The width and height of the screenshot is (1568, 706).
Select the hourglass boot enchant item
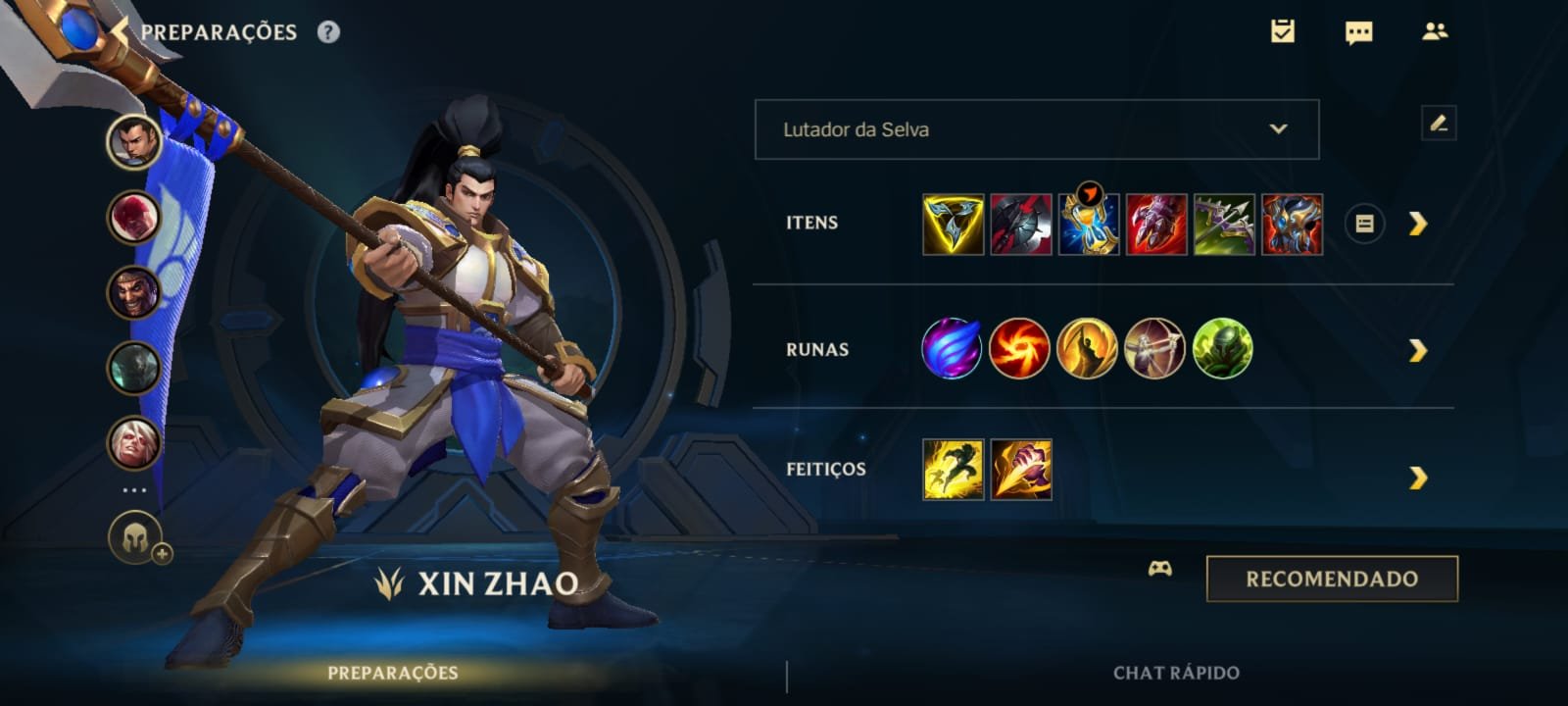(x=1091, y=224)
